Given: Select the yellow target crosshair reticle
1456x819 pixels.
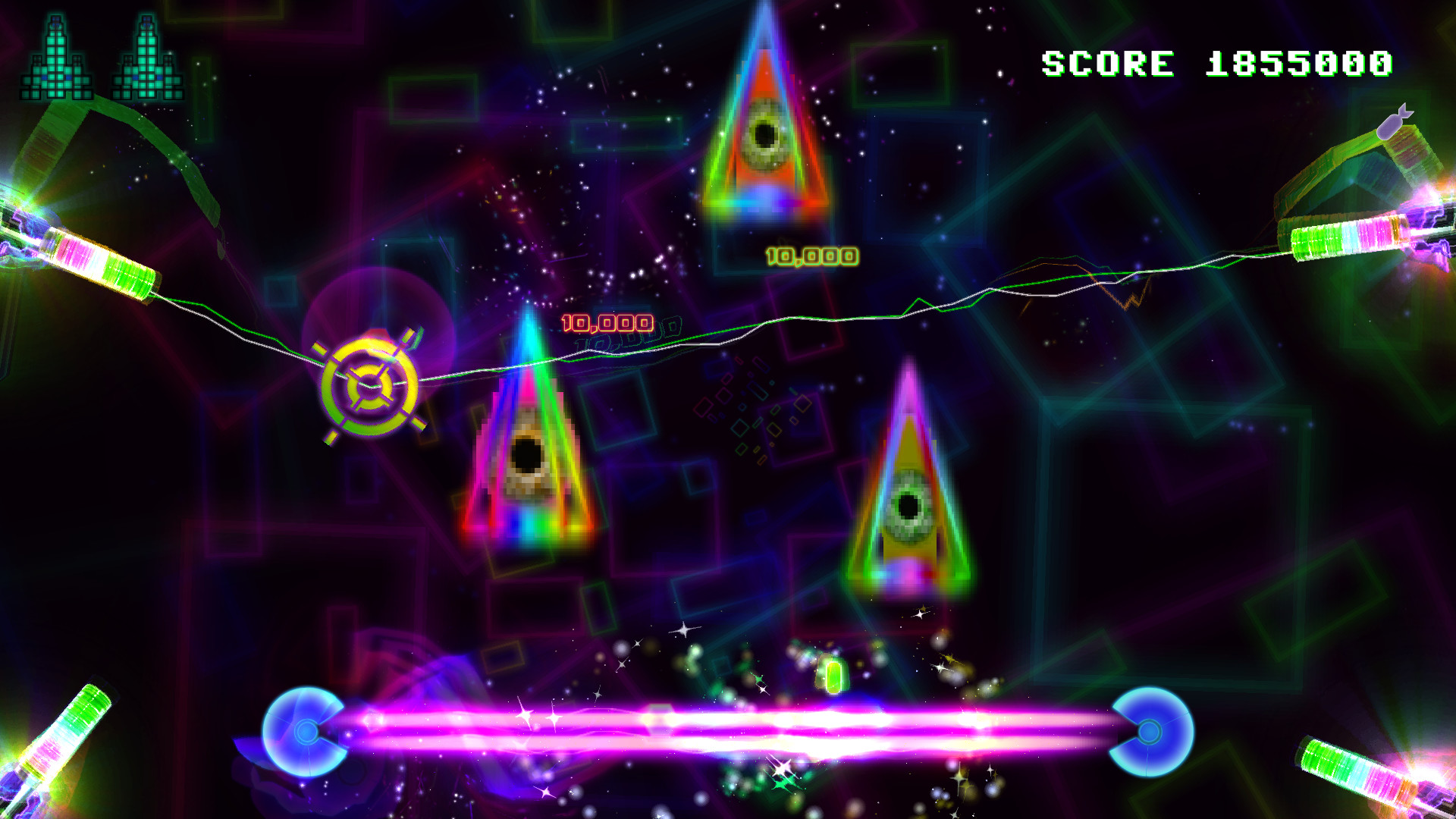Looking at the screenshot, I should pyautogui.click(x=369, y=387).
